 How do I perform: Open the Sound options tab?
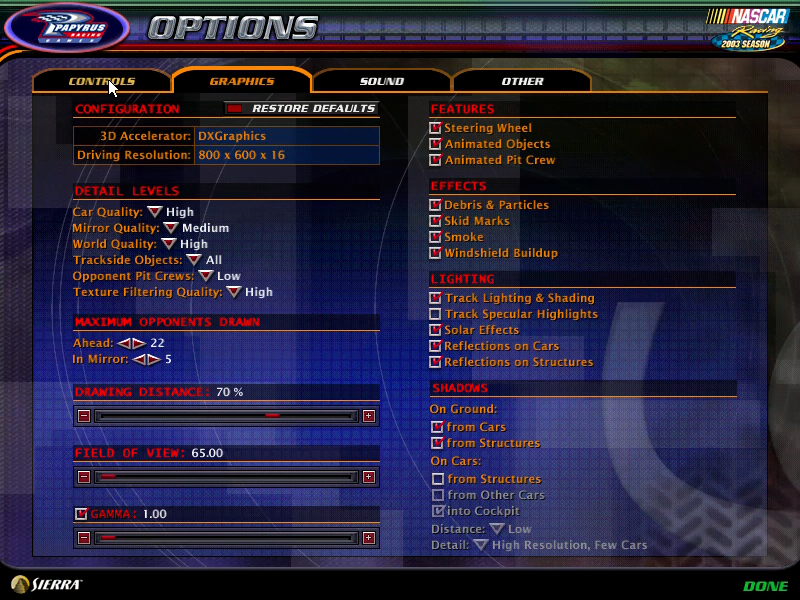(381, 81)
